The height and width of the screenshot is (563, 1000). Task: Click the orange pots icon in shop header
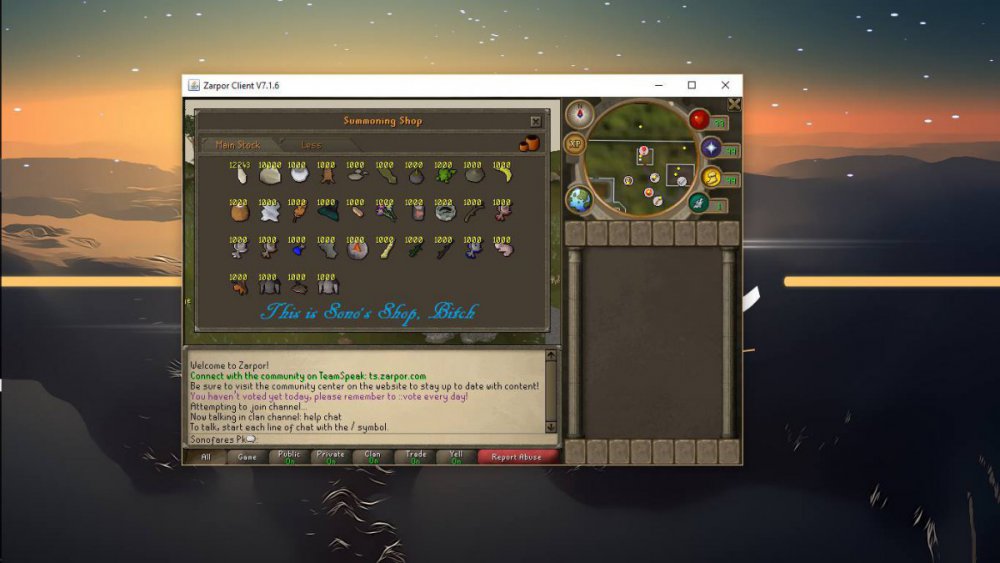(x=528, y=144)
